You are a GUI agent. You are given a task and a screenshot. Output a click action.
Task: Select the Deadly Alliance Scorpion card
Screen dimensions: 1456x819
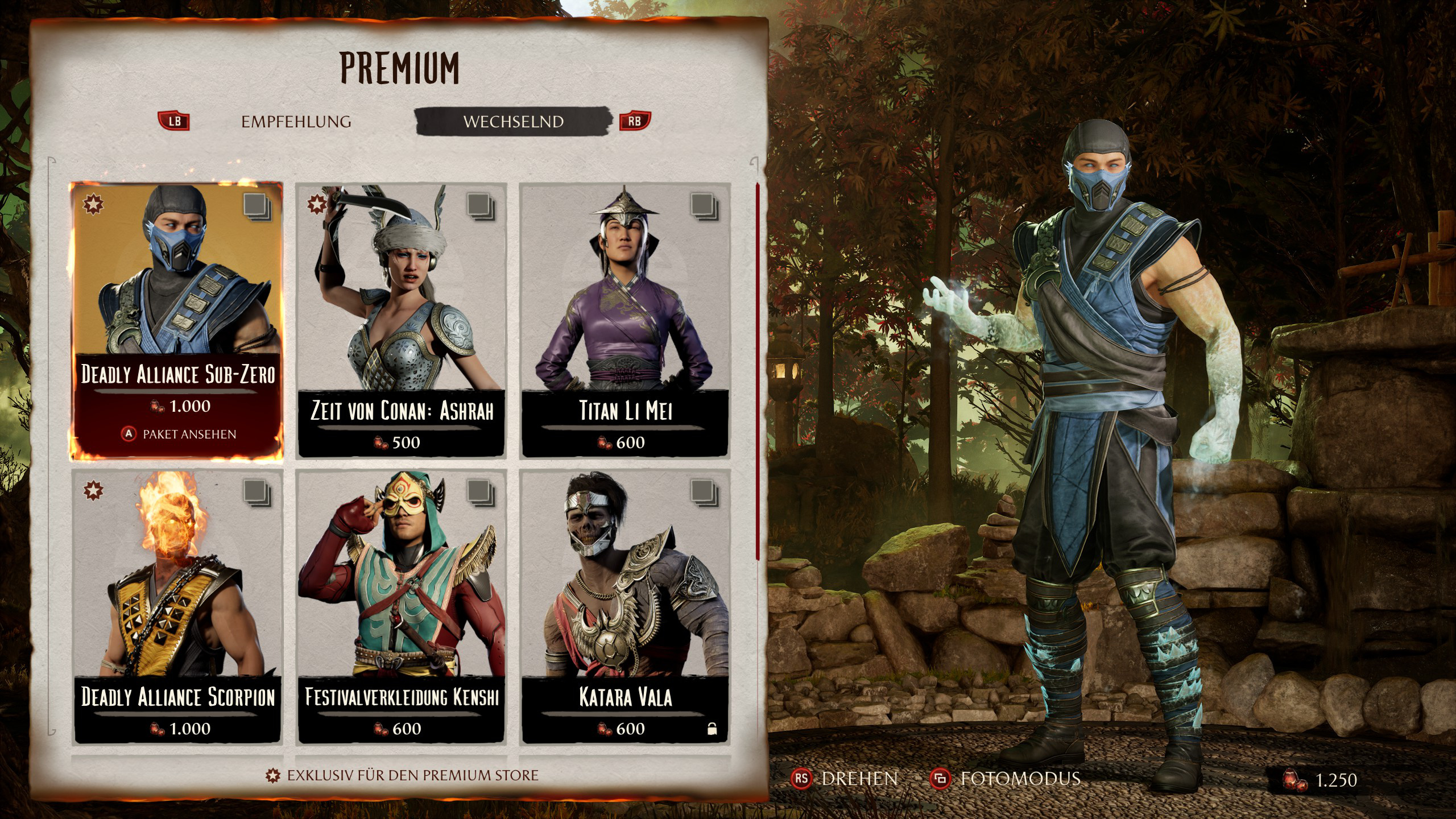177,606
